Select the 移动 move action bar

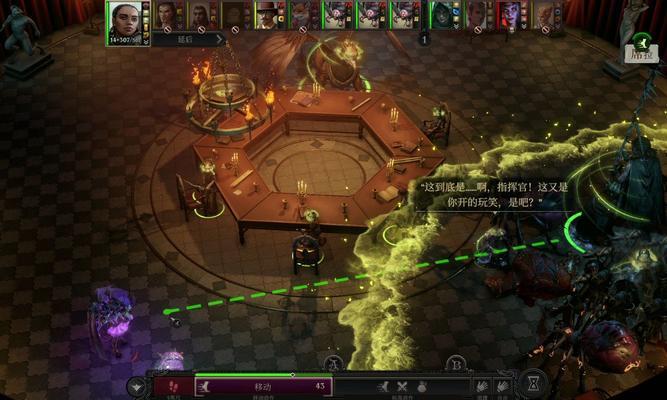(x=264, y=386)
